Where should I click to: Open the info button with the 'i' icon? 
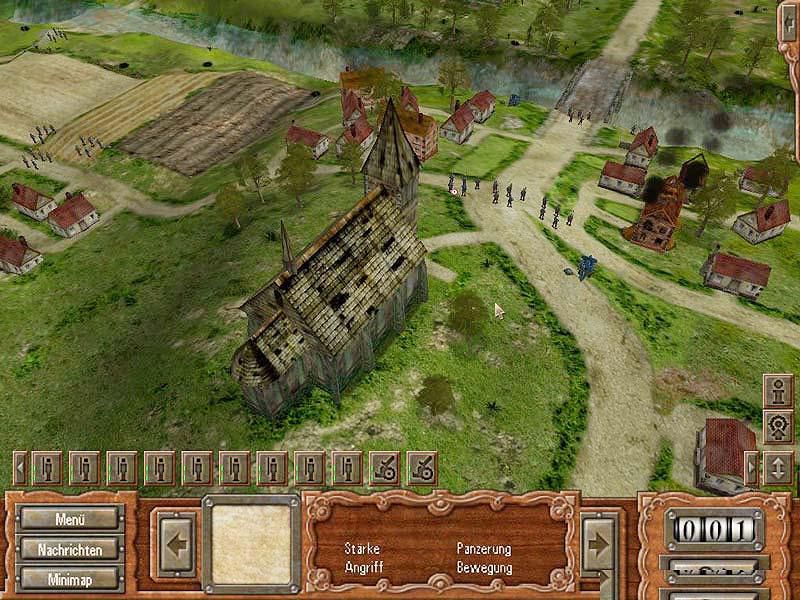pos(778,390)
